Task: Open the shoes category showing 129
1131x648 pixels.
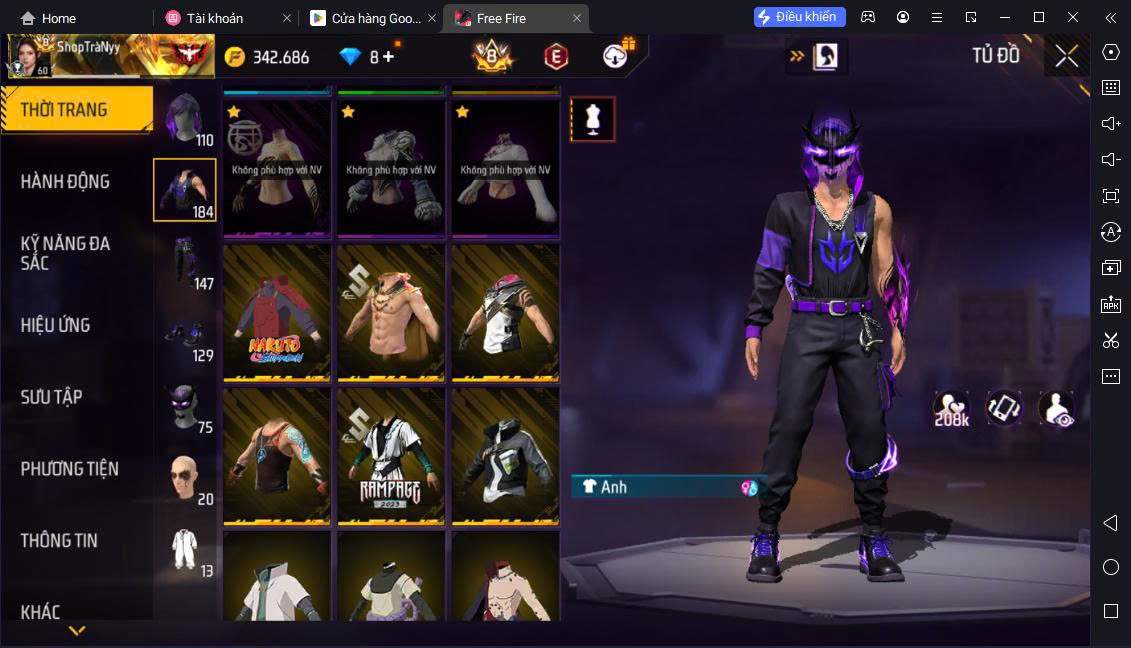Action: [x=185, y=335]
